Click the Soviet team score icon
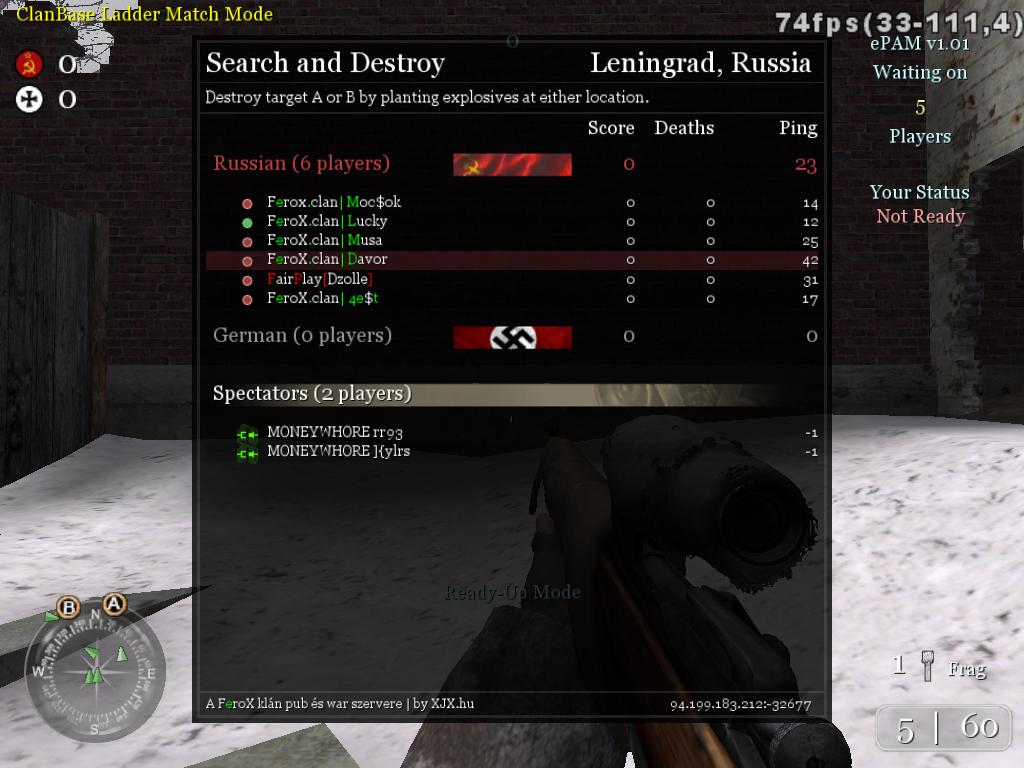 (29, 65)
